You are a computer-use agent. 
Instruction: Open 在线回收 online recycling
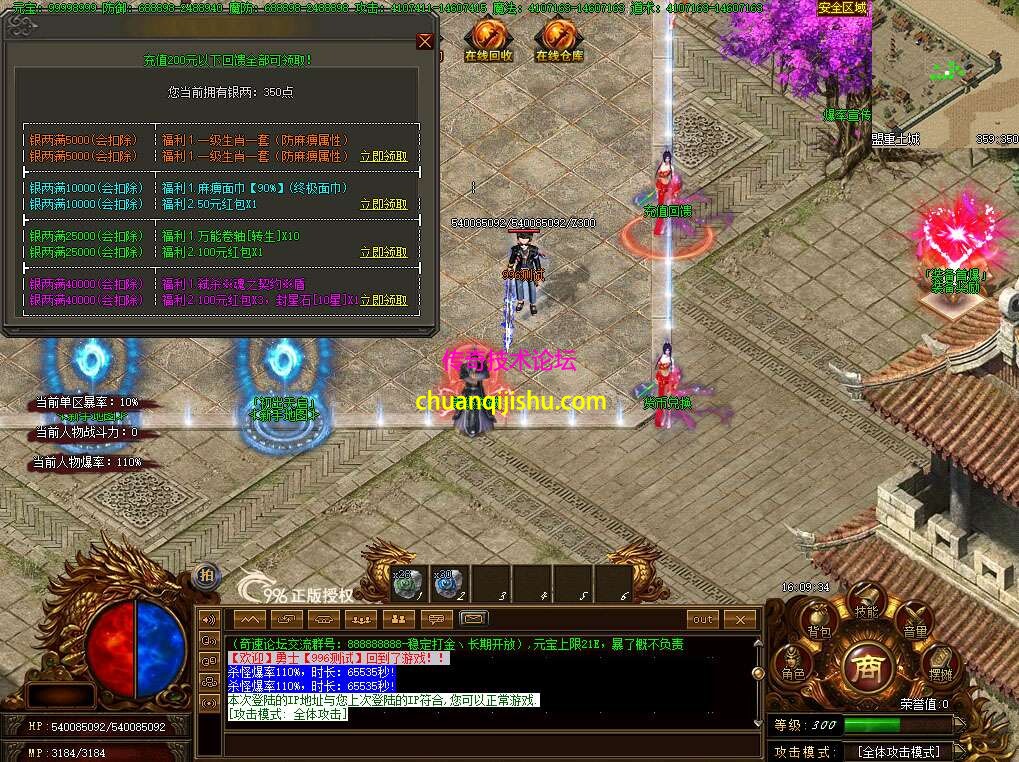tap(487, 40)
